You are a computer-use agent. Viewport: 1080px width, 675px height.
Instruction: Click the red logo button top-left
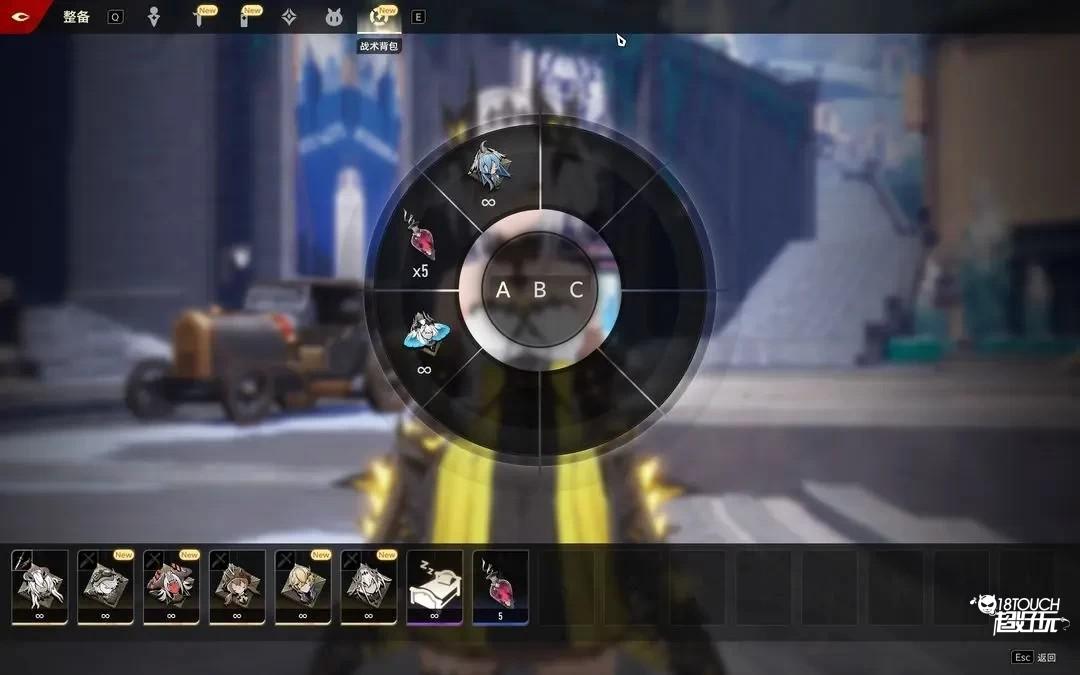coord(20,16)
